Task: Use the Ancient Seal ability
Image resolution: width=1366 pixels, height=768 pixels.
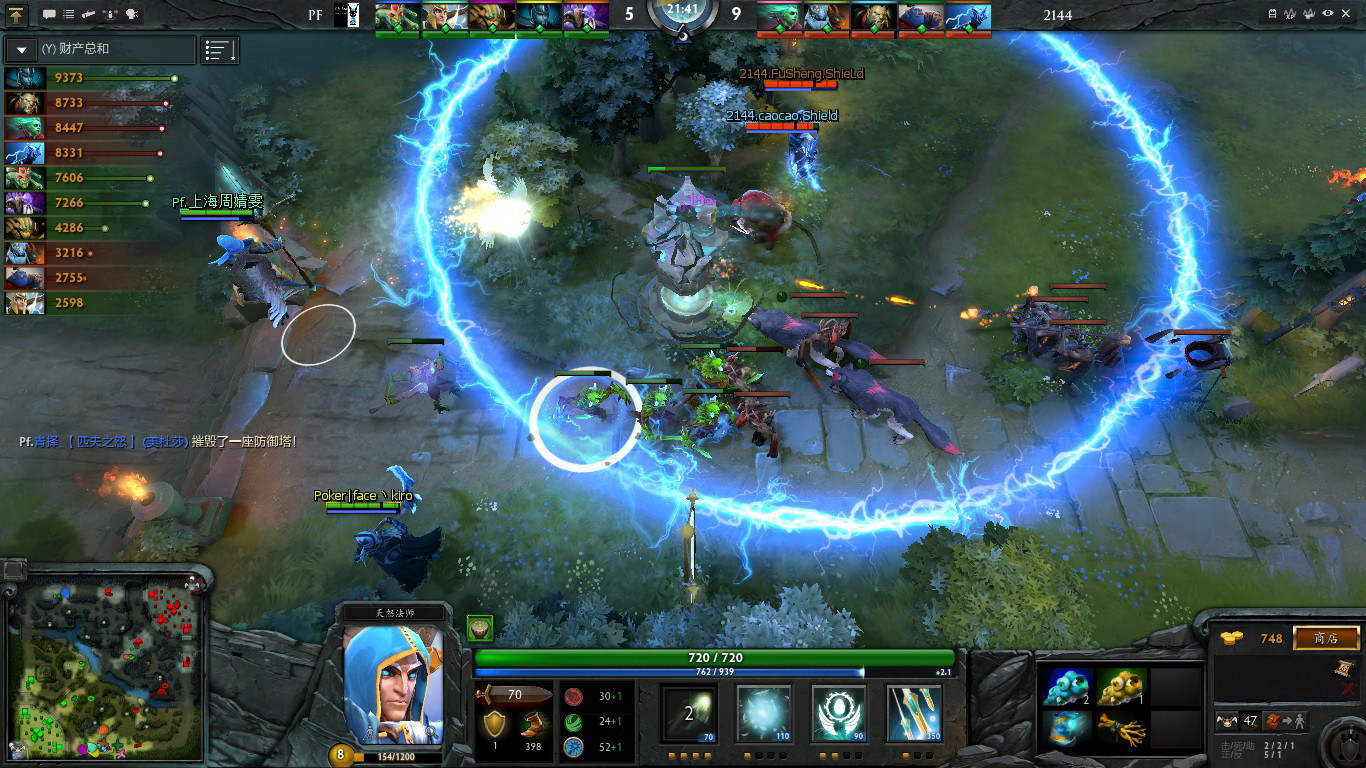Action: (x=838, y=714)
